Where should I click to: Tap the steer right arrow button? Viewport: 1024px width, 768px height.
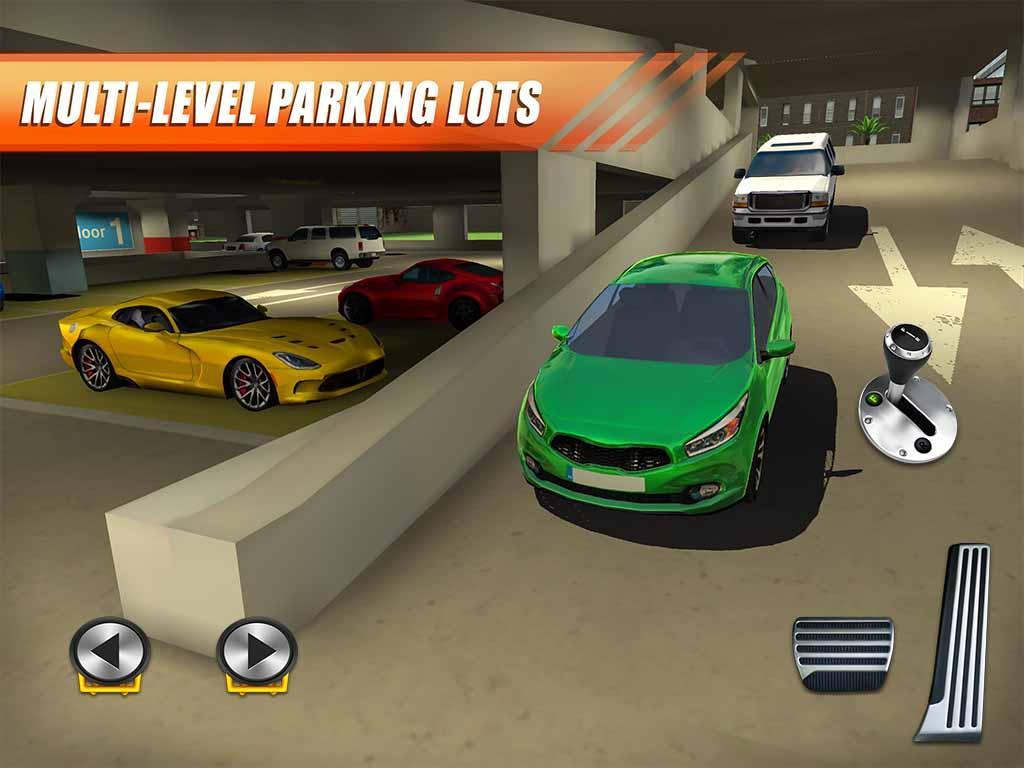(257, 651)
